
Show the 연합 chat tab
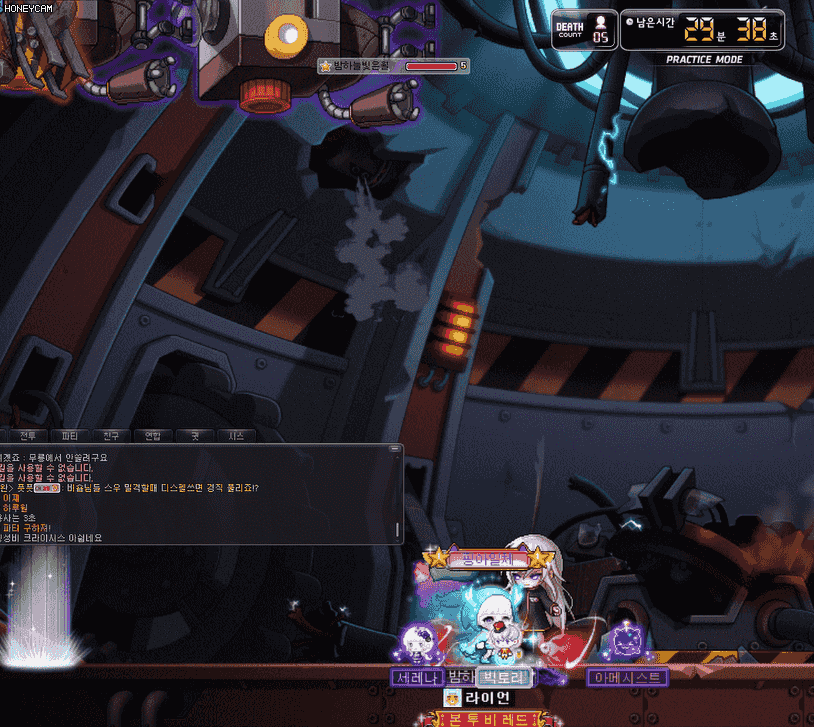pos(152,436)
